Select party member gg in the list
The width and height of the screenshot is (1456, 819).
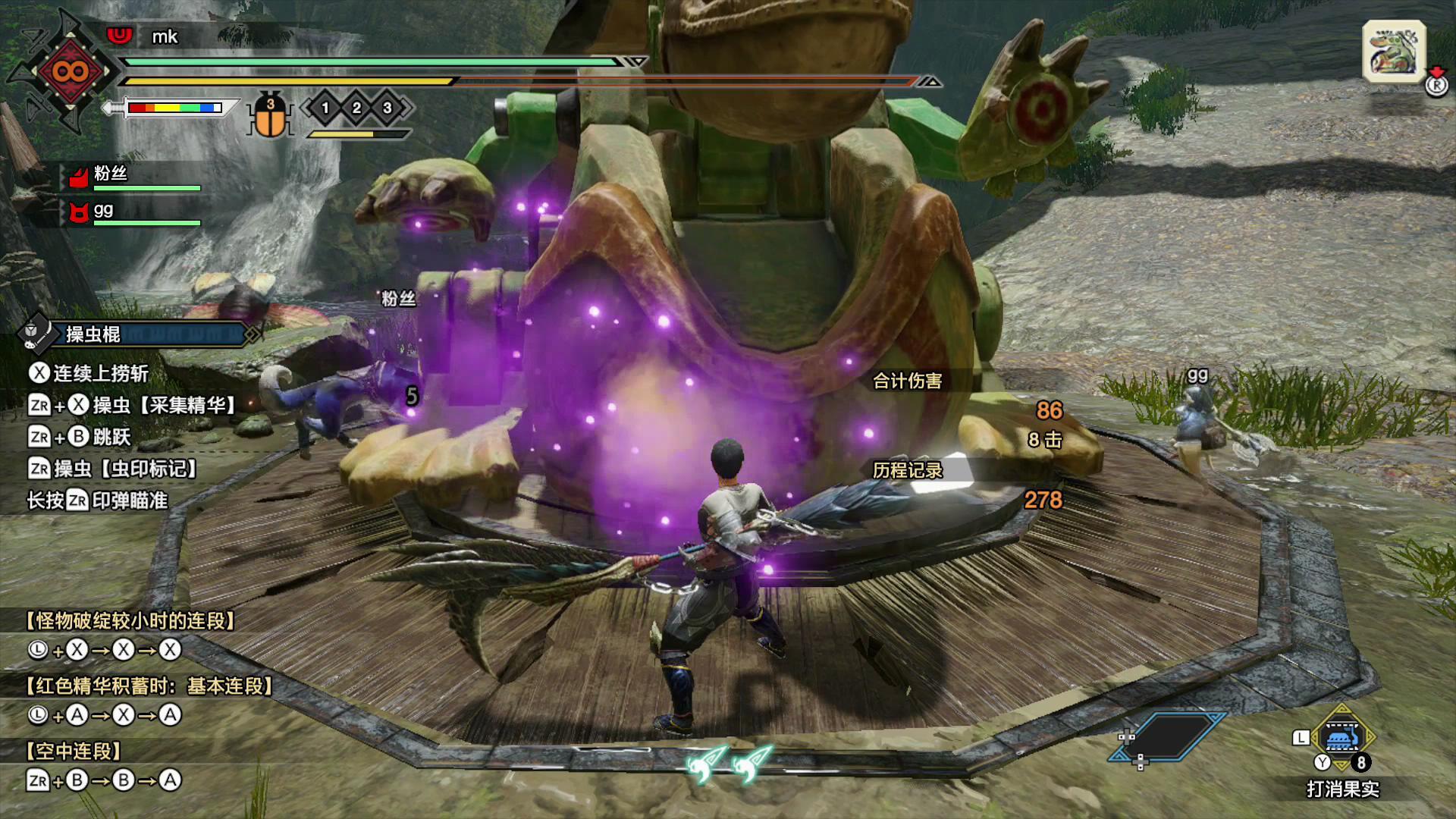click(104, 211)
